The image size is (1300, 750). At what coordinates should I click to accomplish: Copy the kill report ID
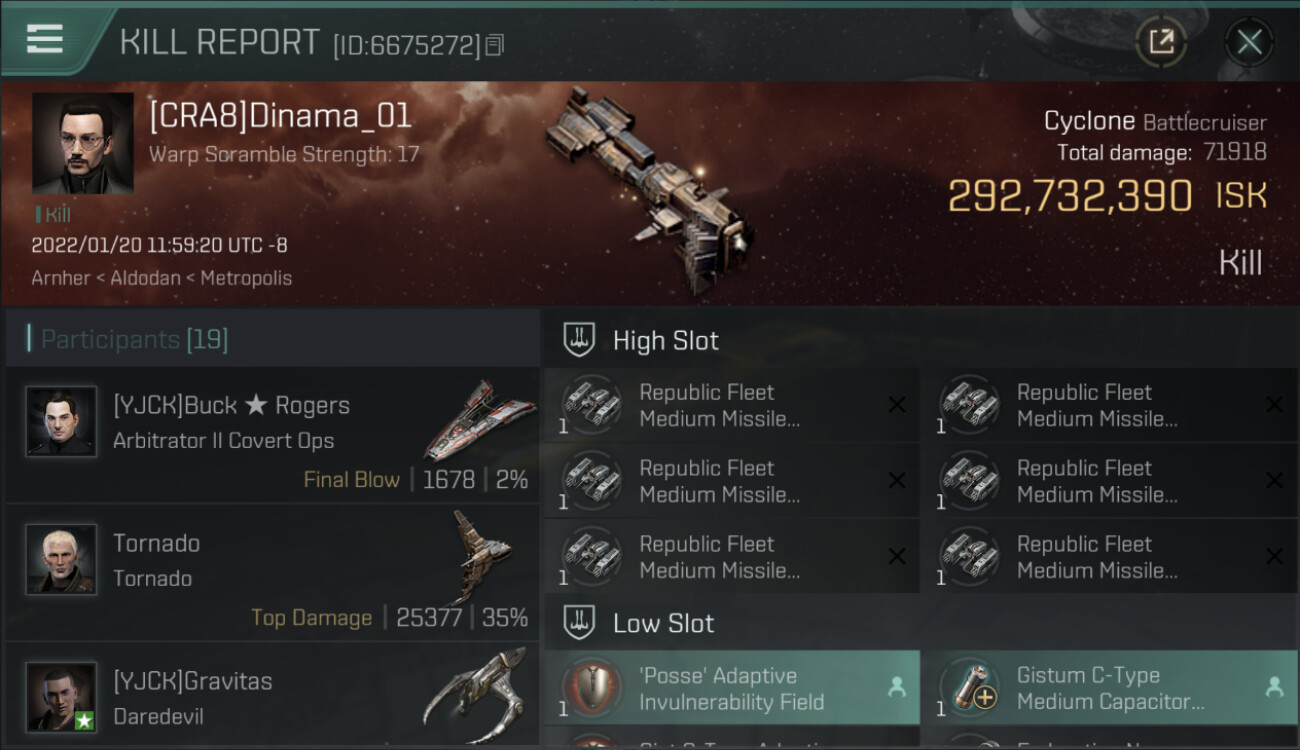[x=495, y=45]
